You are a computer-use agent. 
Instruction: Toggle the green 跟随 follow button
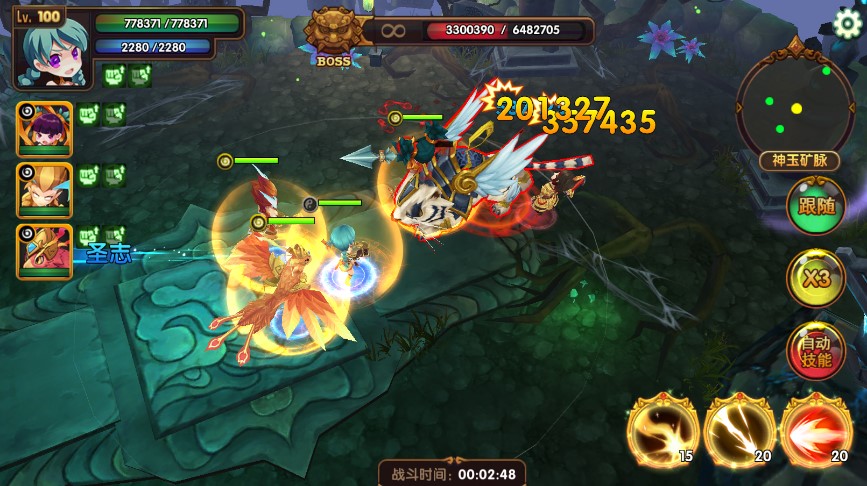[x=816, y=207]
